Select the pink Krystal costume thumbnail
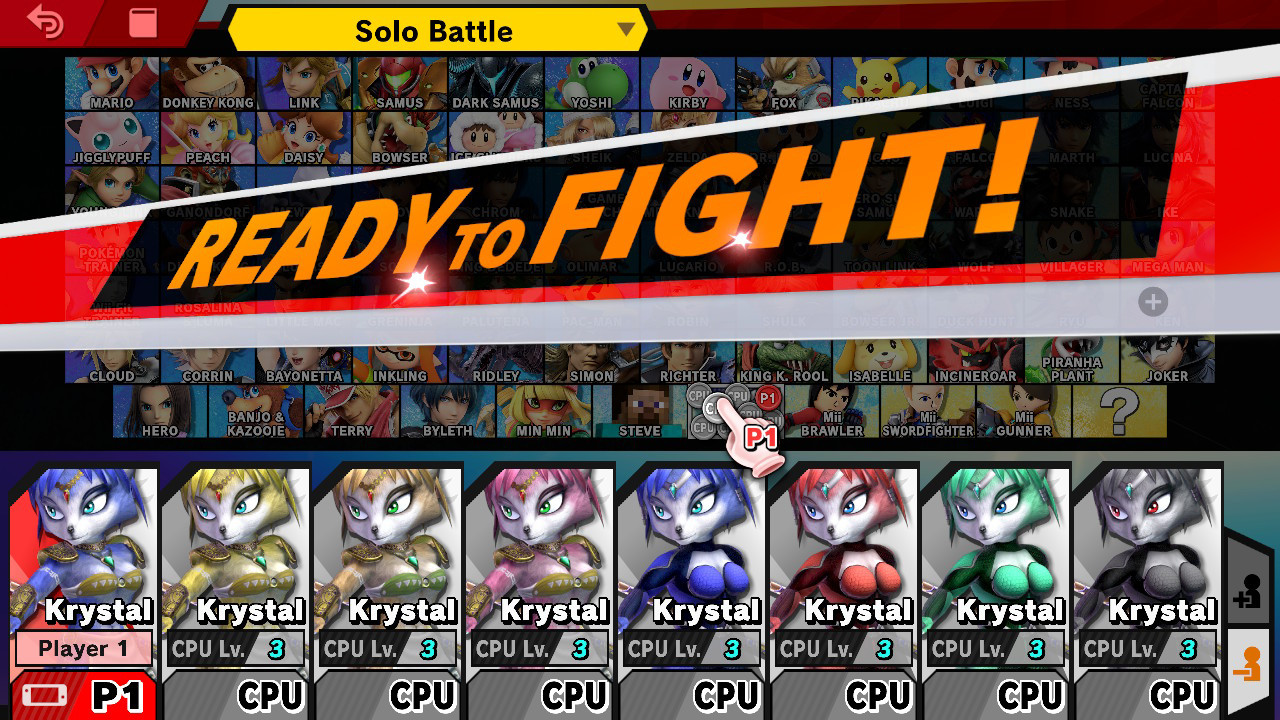Screen dimensions: 1280x720 [539, 540]
